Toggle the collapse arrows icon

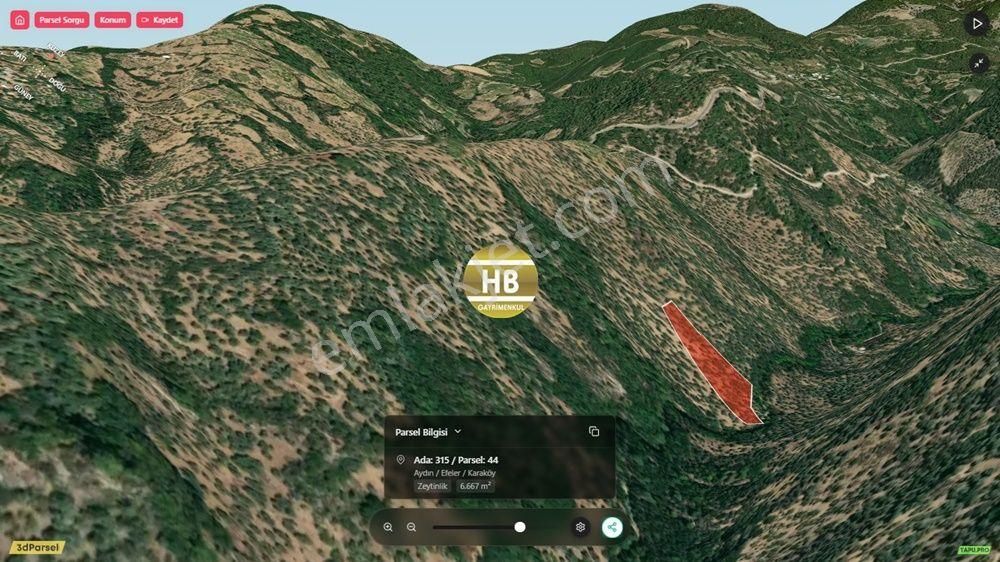click(x=977, y=63)
